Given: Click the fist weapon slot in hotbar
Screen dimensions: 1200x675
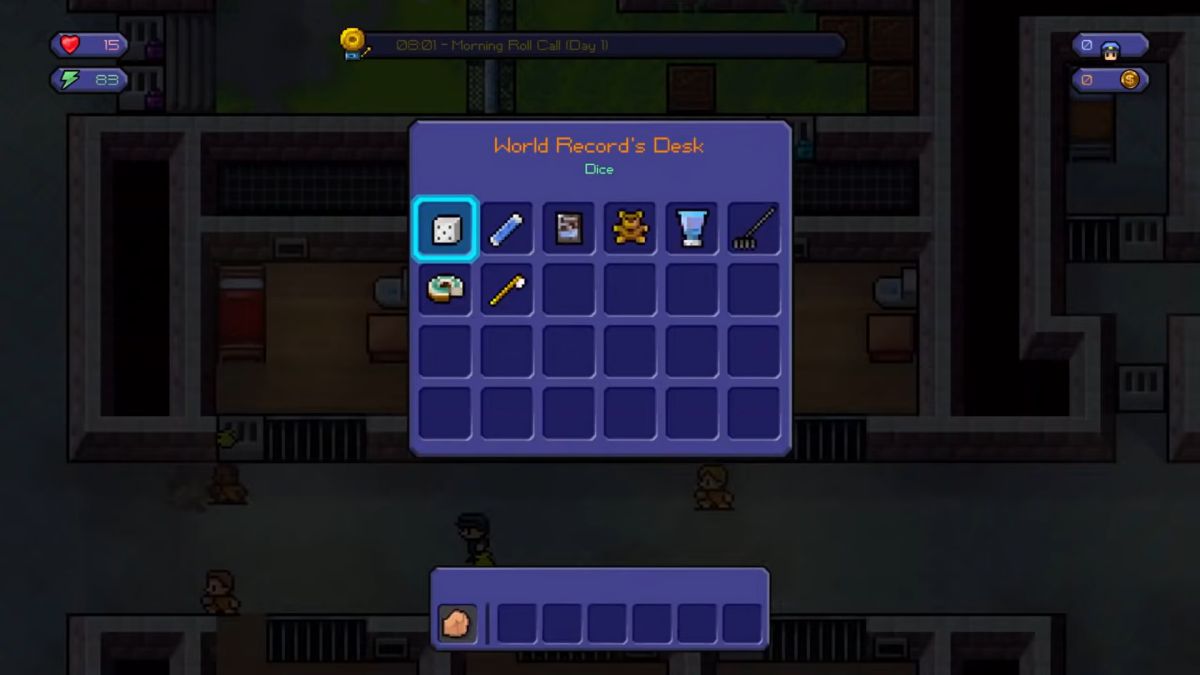Looking at the screenshot, I should (457, 623).
